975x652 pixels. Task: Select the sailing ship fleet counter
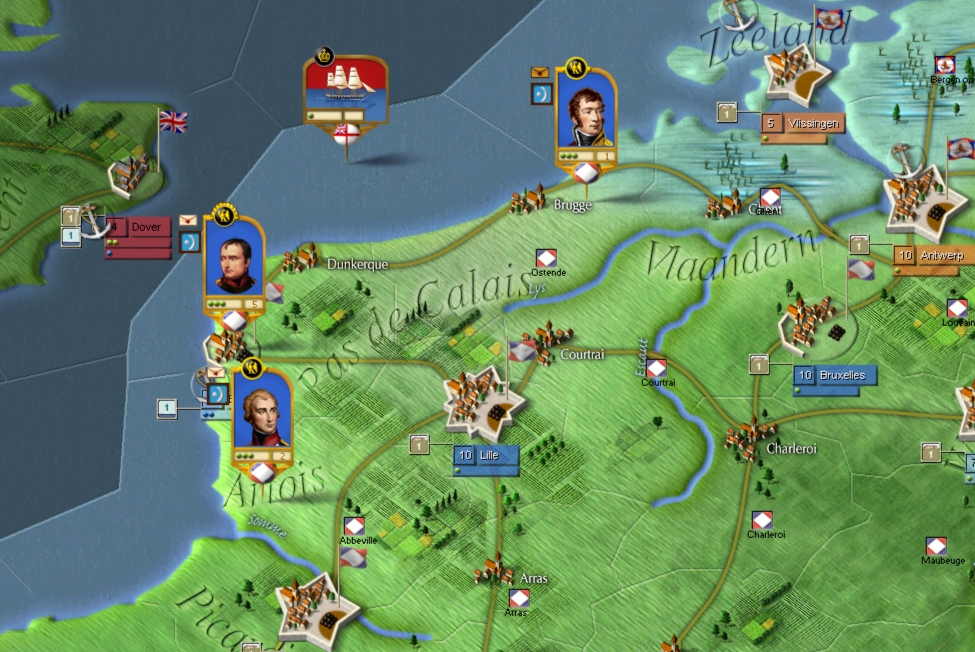click(x=345, y=92)
